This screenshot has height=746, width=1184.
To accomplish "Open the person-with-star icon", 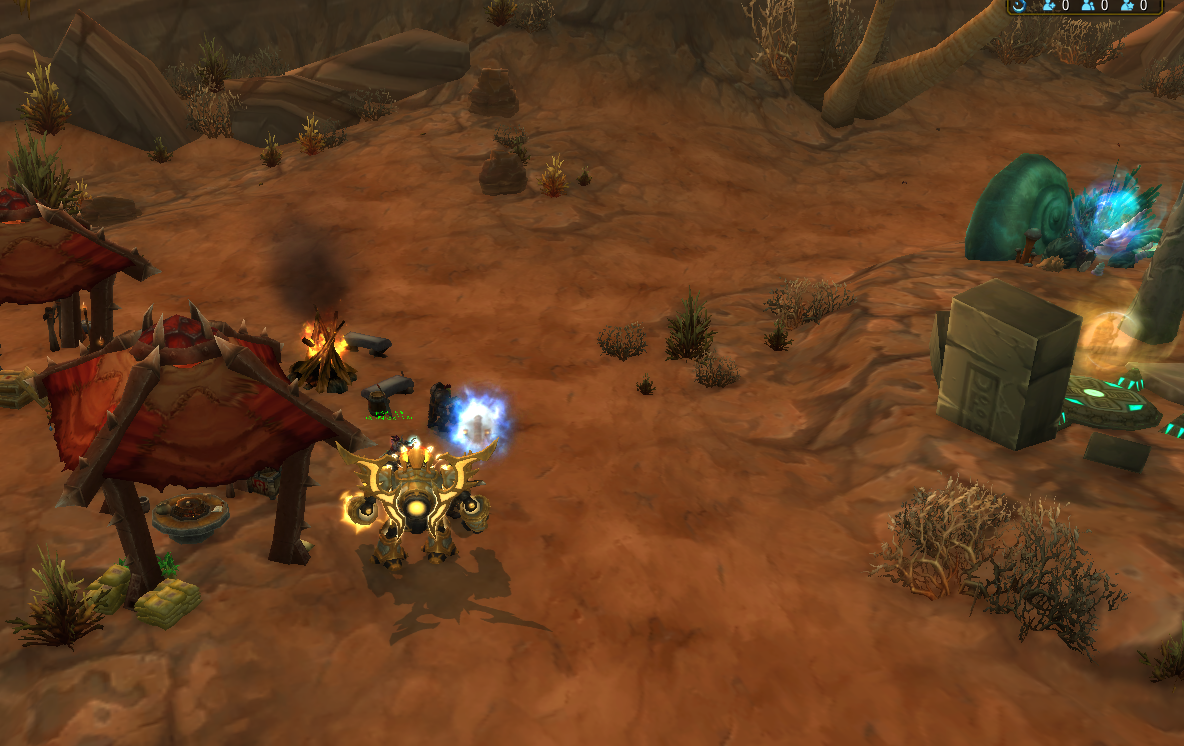I will click(x=1127, y=6).
